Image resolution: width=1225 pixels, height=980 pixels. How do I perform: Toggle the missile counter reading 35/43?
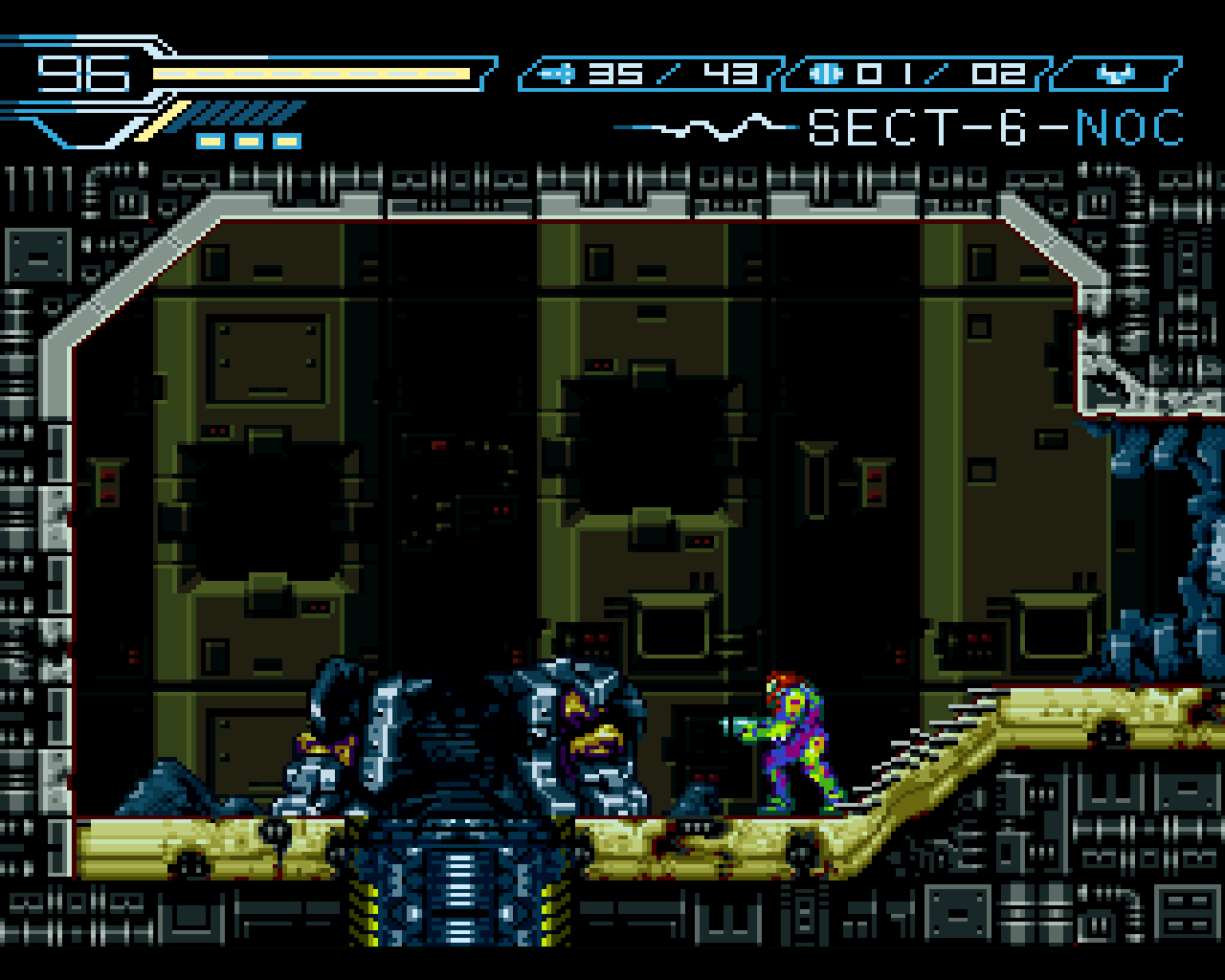tap(670, 72)
